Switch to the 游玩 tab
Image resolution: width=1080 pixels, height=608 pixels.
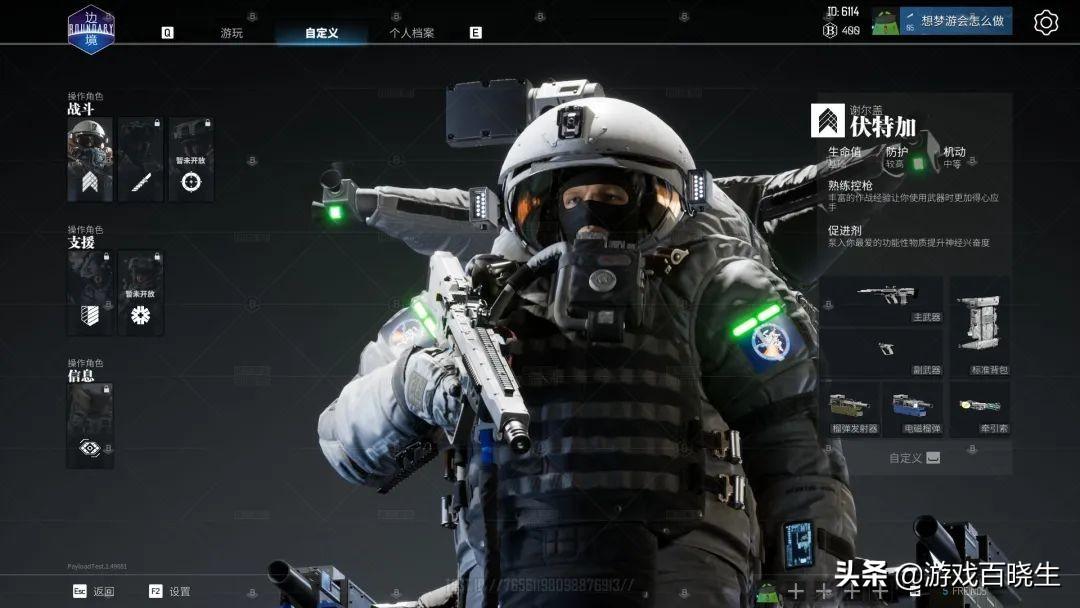tap(231, 33)
